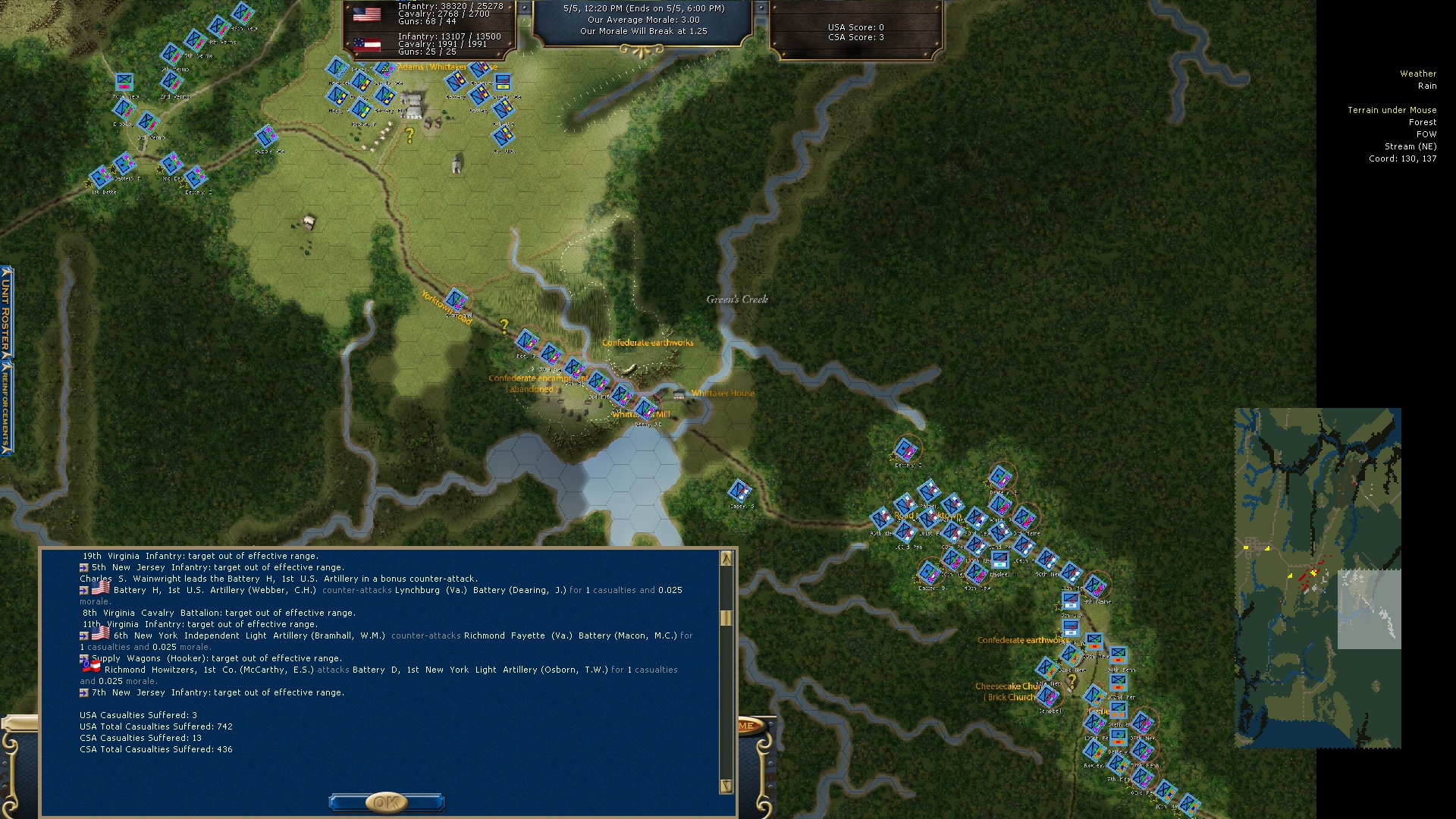Click on the battlefield minimap

pyautogui.click(x=1317, y=578)
